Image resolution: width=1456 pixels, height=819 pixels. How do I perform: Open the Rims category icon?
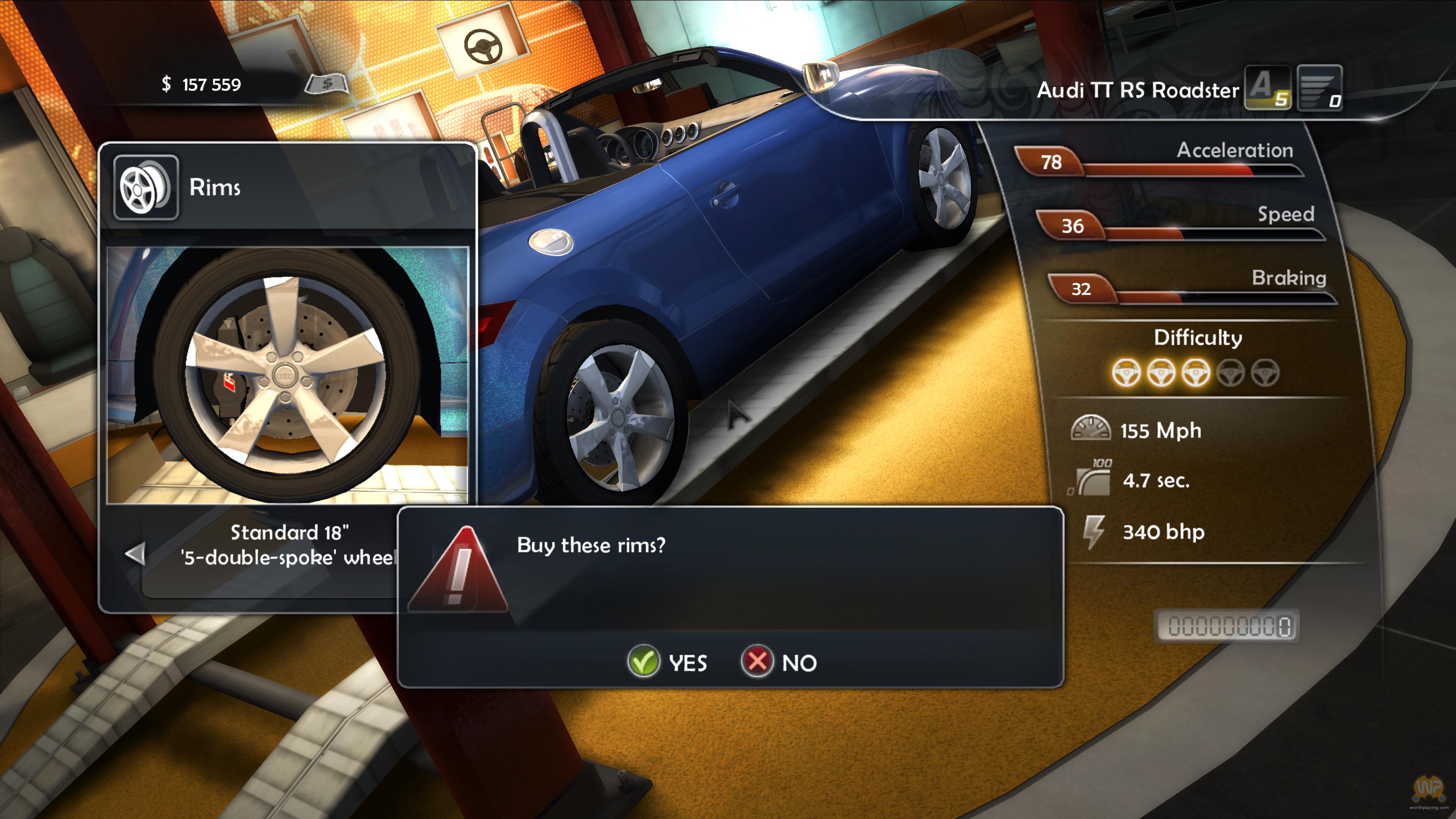coord(146,188)
